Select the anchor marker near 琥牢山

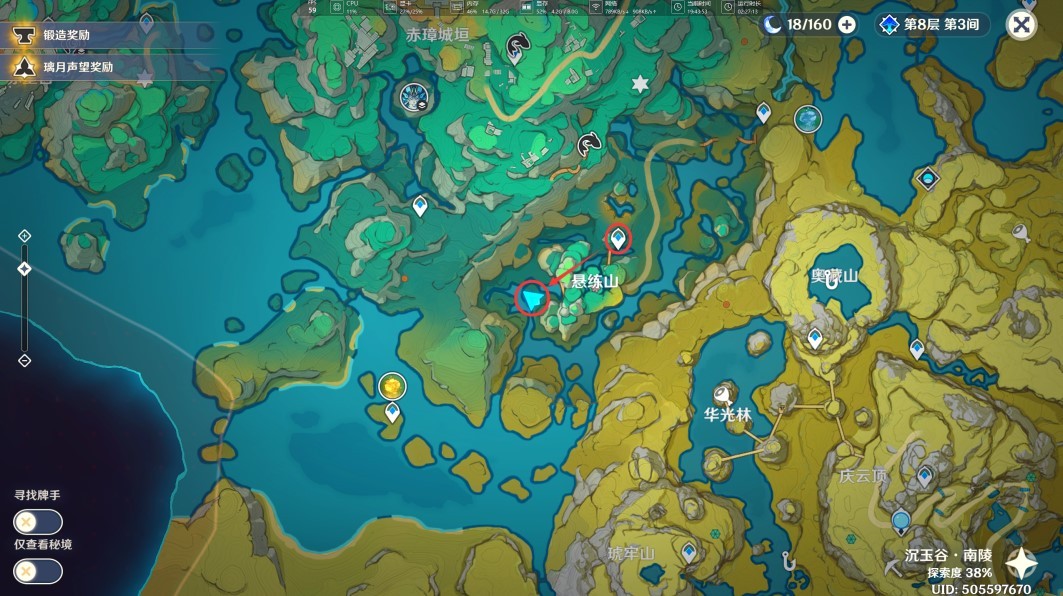789,561
